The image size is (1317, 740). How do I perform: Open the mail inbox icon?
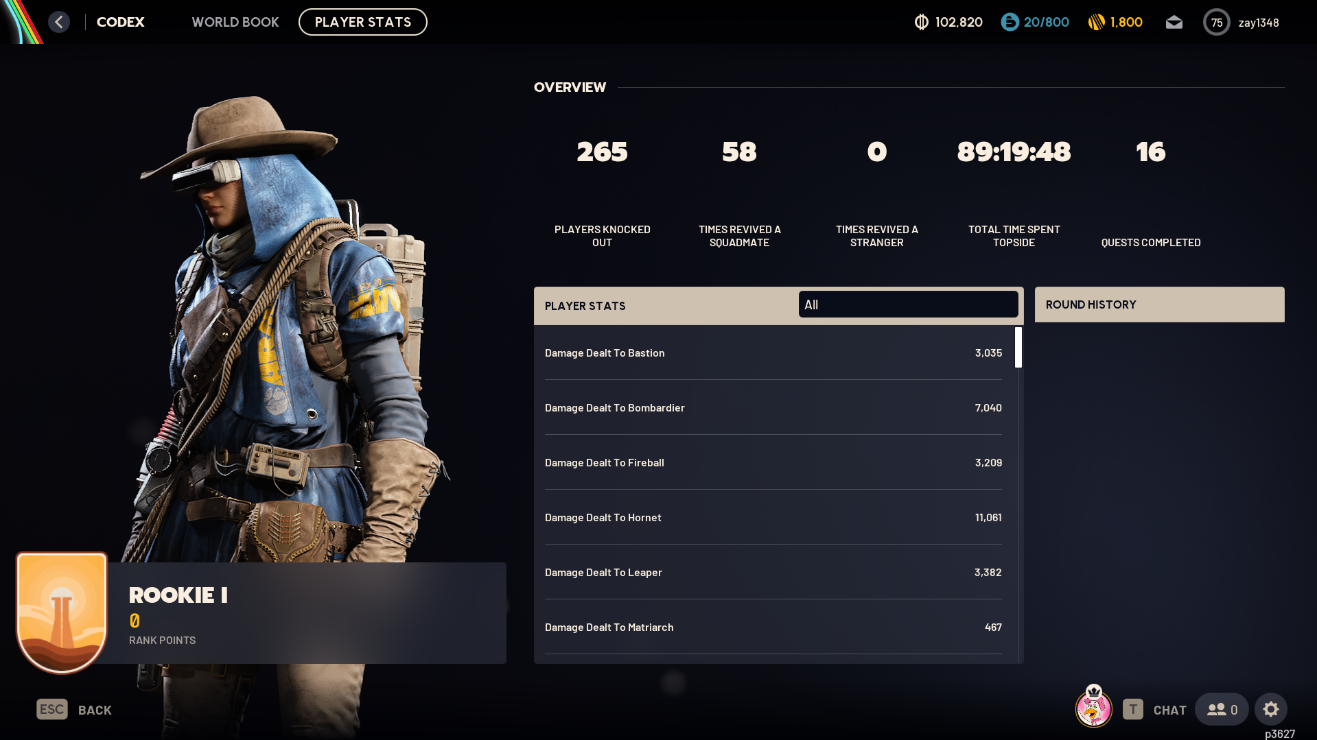pyautogui.click(x=1174, y=22)
